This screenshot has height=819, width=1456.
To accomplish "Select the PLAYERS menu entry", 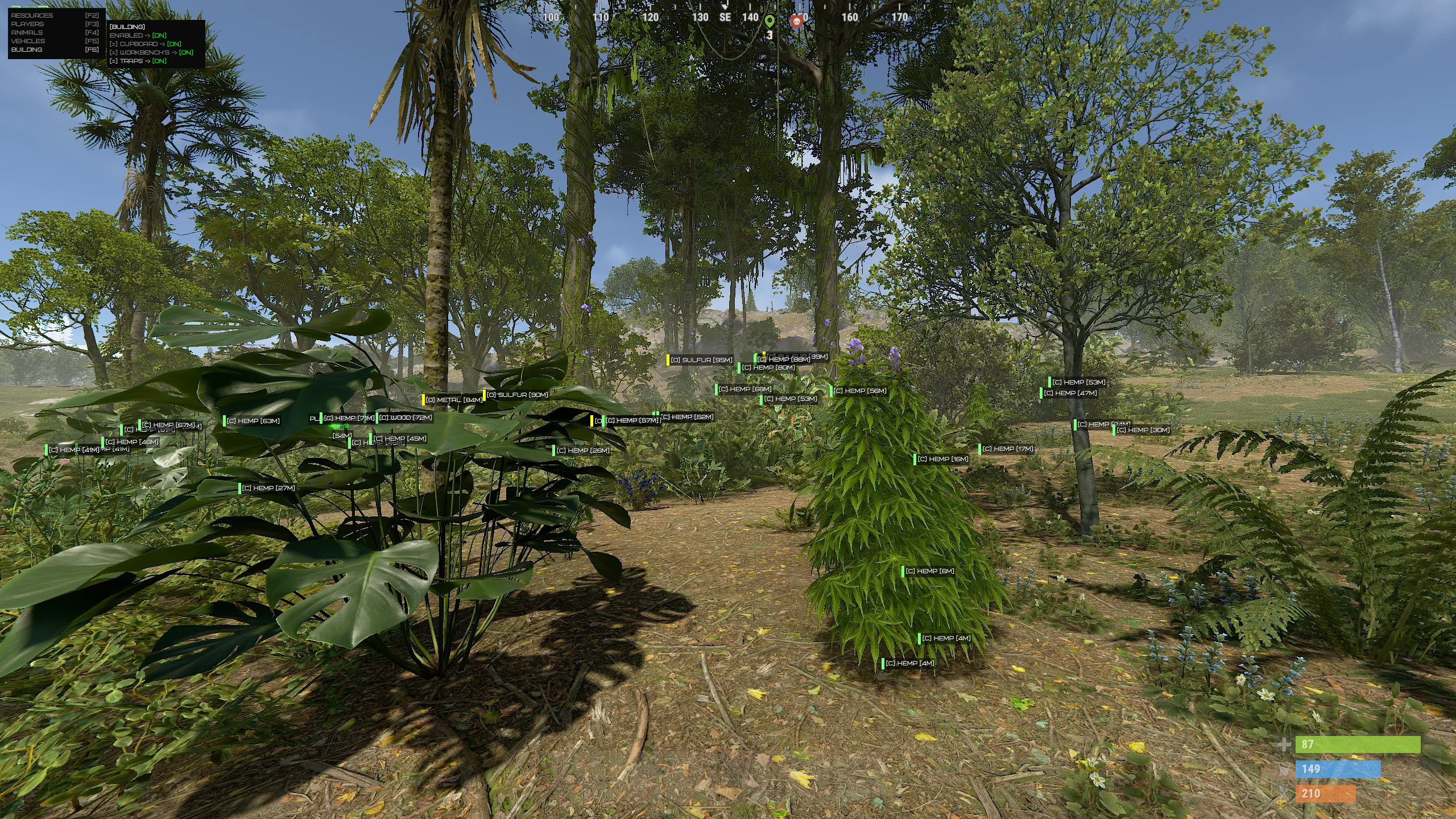I will pyautogui.click(x=27, y=24).
